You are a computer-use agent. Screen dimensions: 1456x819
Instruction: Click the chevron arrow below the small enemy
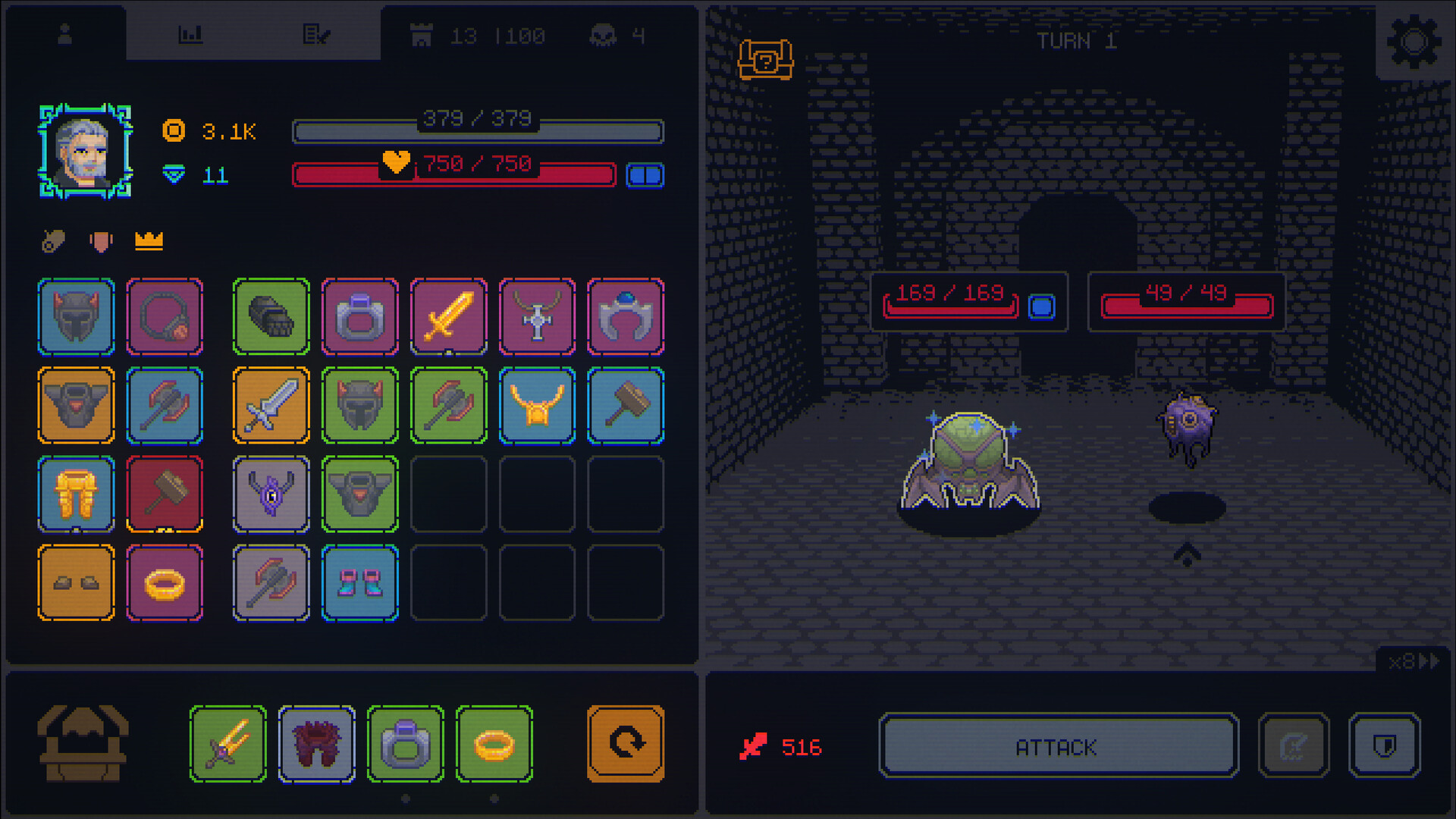pyautogui.click(x=1188, y=556)
